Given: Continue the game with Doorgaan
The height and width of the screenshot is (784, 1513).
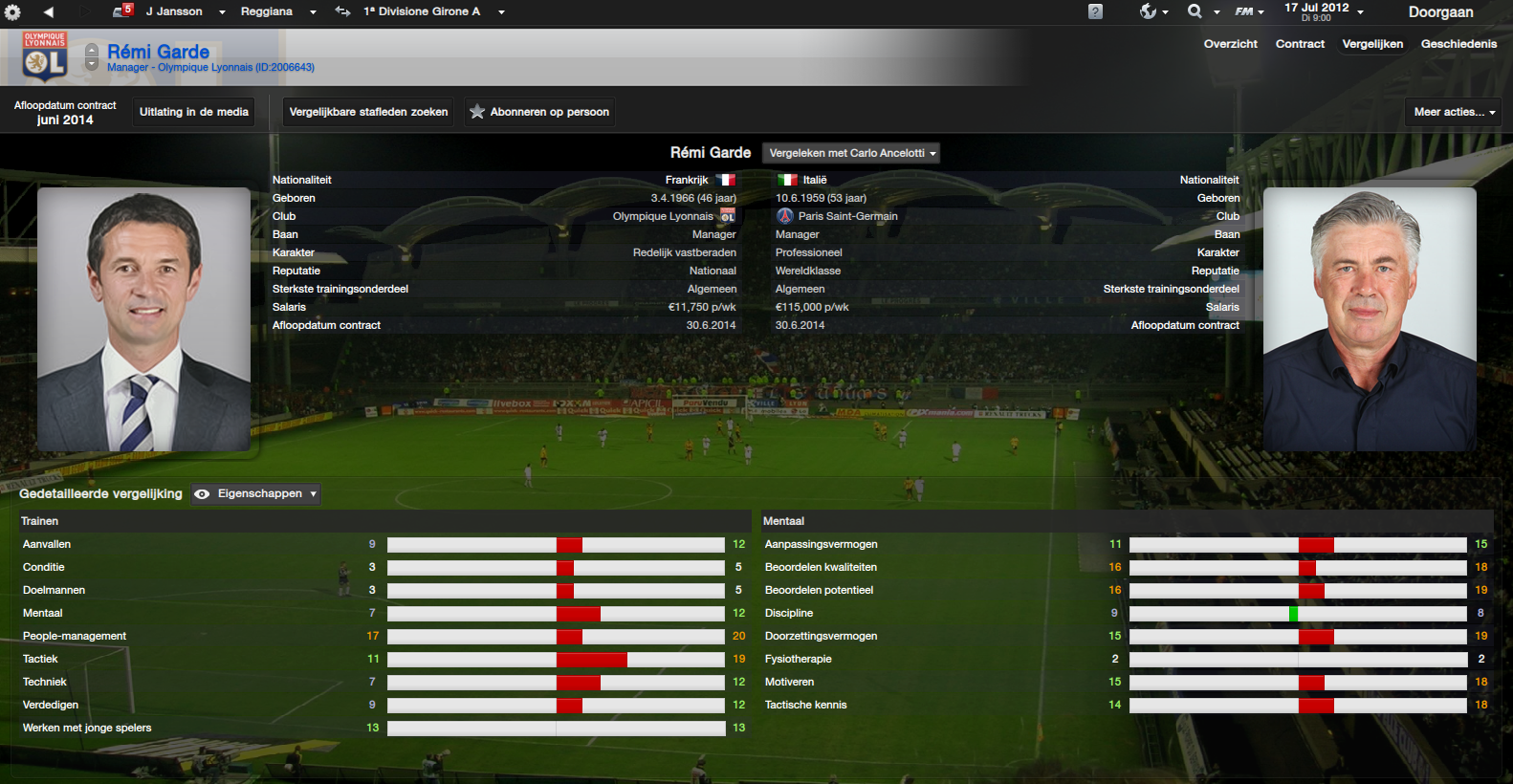Looking at the screenshot, I should click(1440, 12).
